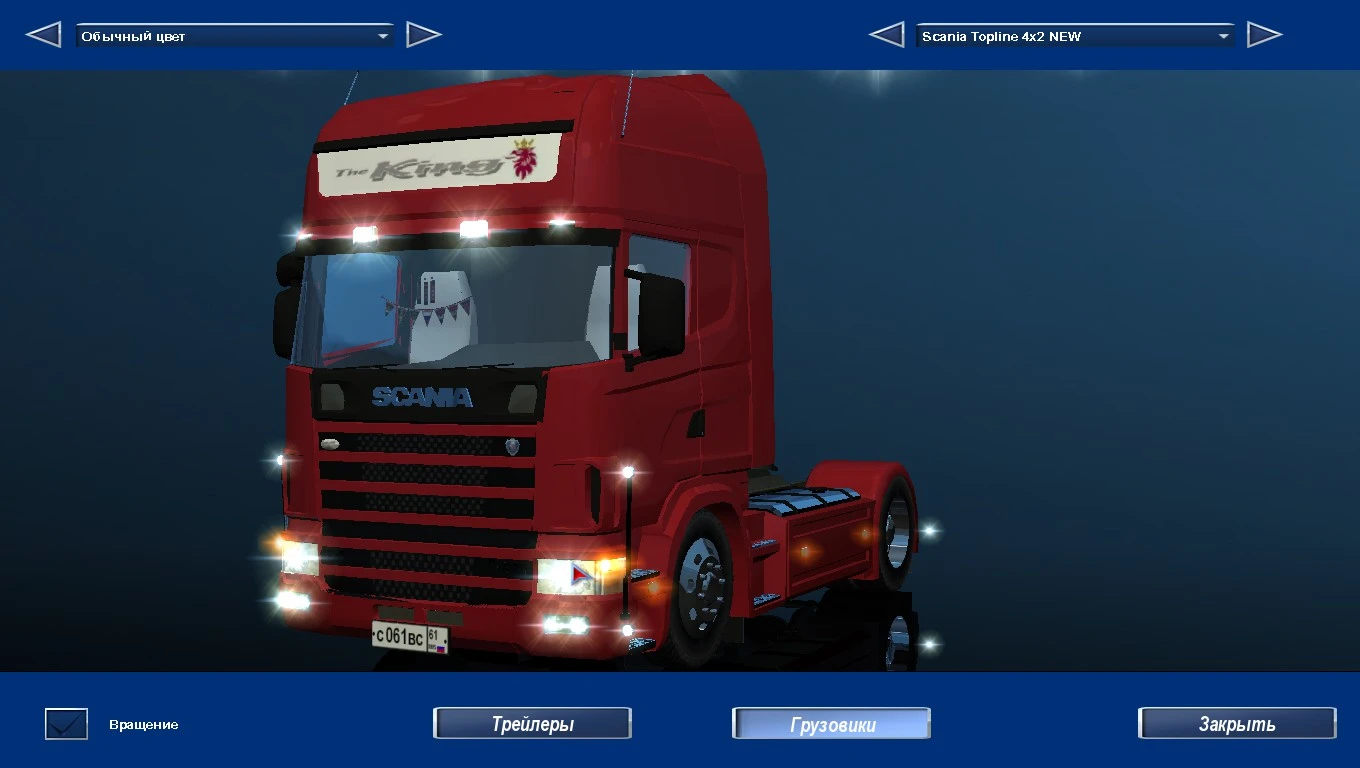Click the dropdown arrow on the truck box

[x=1223, y=35]
